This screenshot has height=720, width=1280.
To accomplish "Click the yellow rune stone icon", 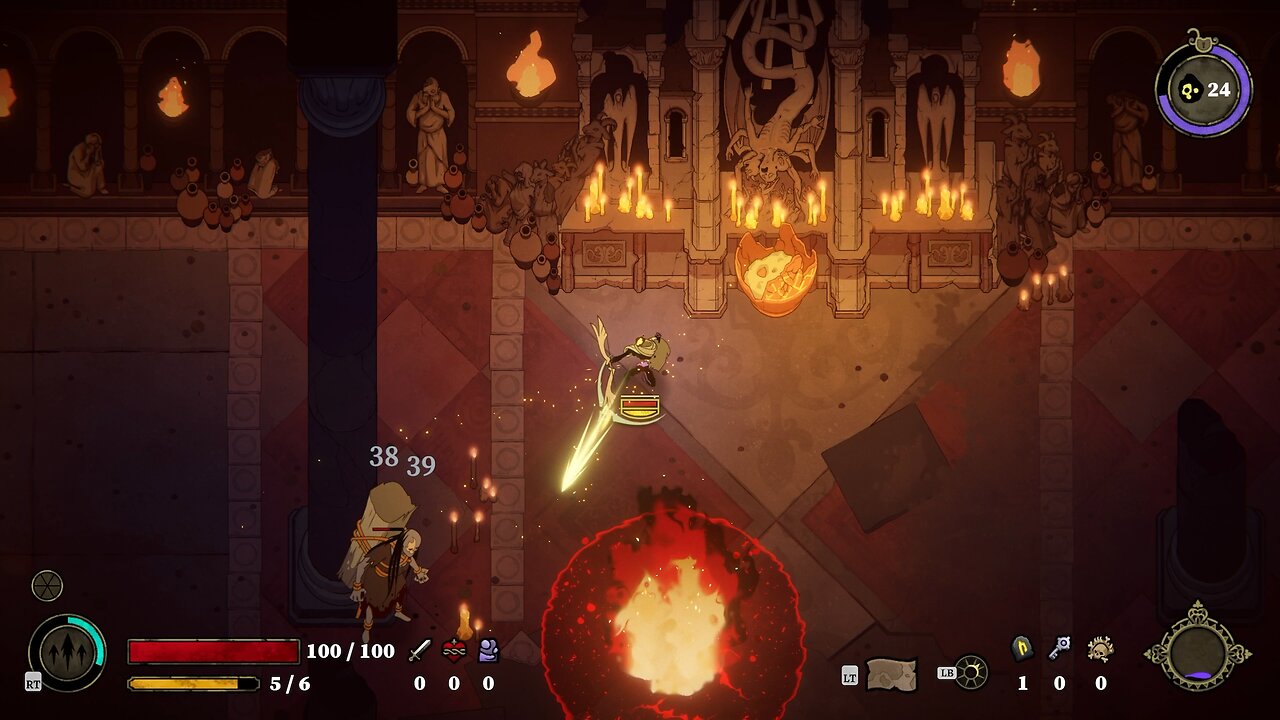I will click(1022, 649).
